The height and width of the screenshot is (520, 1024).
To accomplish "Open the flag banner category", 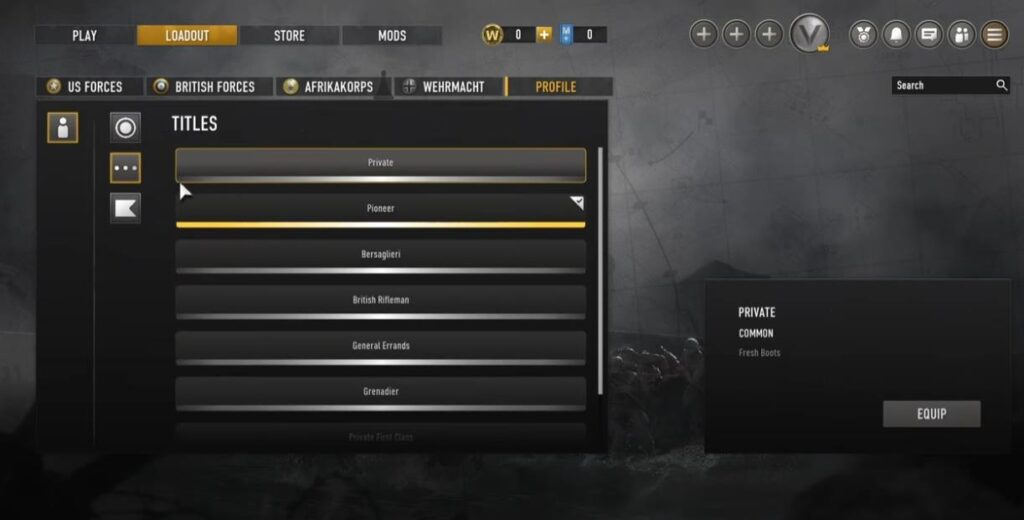I will pos(125,208).
